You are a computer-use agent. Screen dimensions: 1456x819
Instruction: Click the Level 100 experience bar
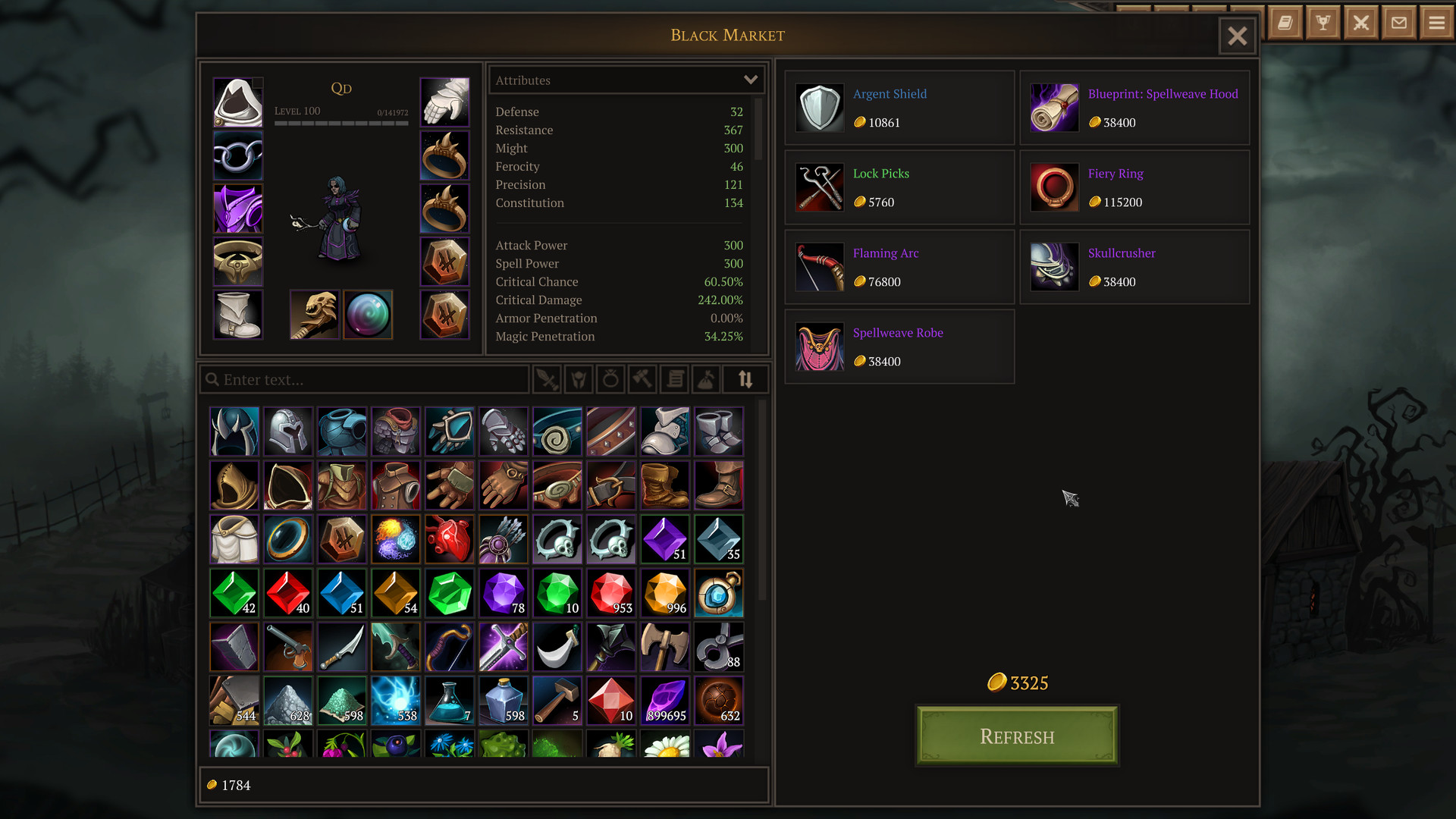coord(341,120)
